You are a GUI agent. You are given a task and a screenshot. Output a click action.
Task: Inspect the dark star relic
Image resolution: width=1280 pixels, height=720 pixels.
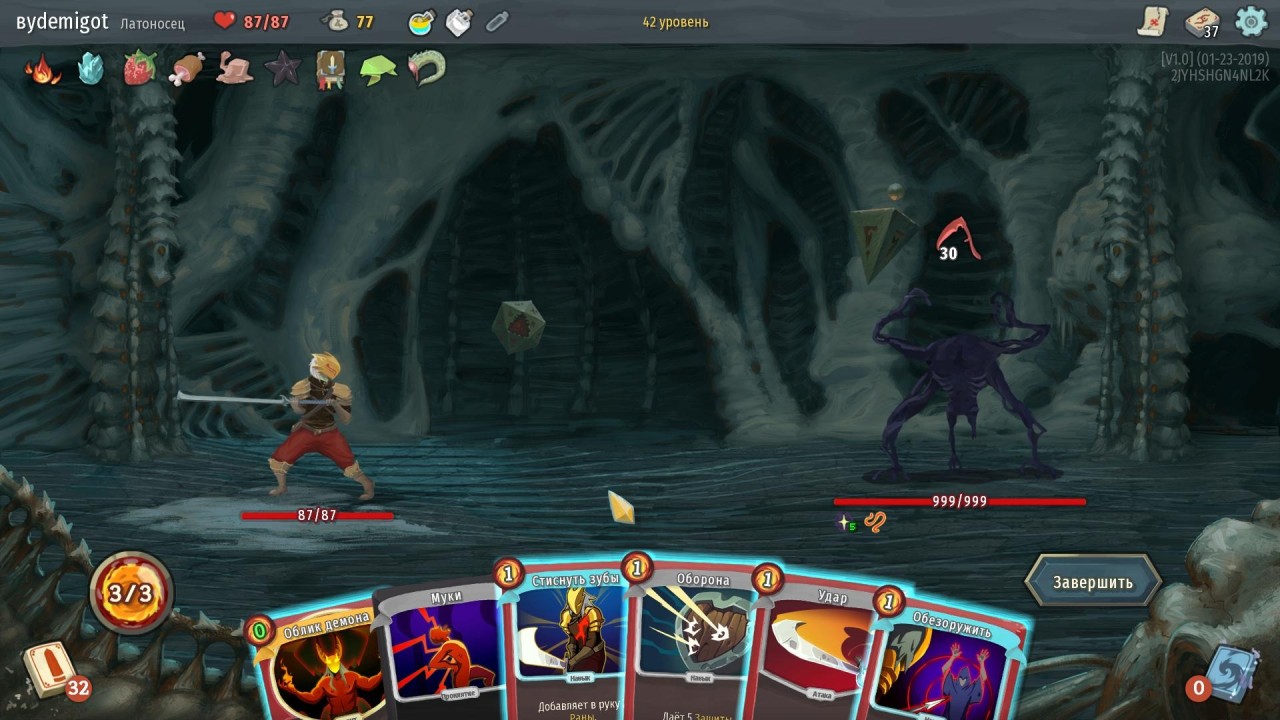[x=283, y=68]
